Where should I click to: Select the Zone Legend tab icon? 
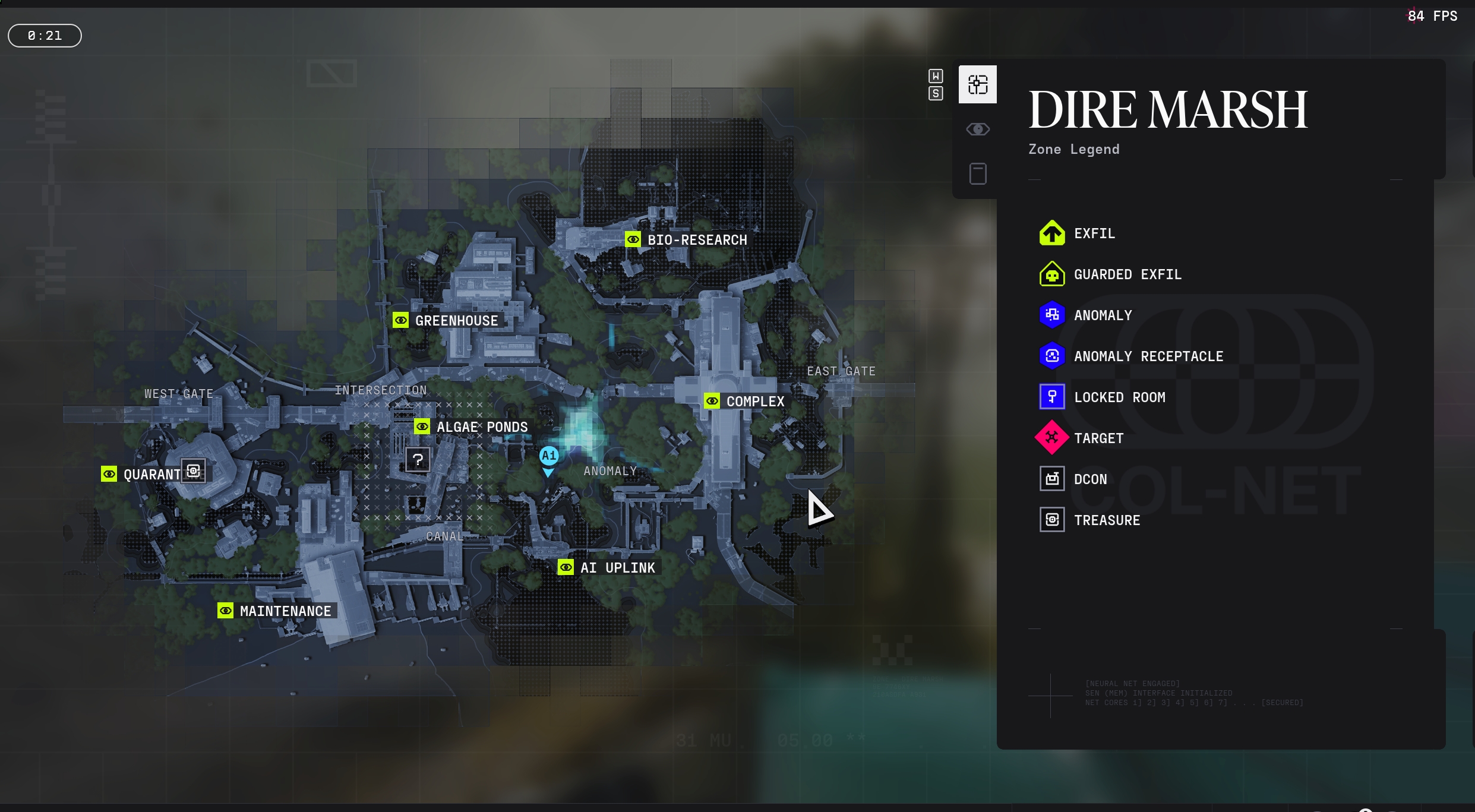[x=977, y=84]
